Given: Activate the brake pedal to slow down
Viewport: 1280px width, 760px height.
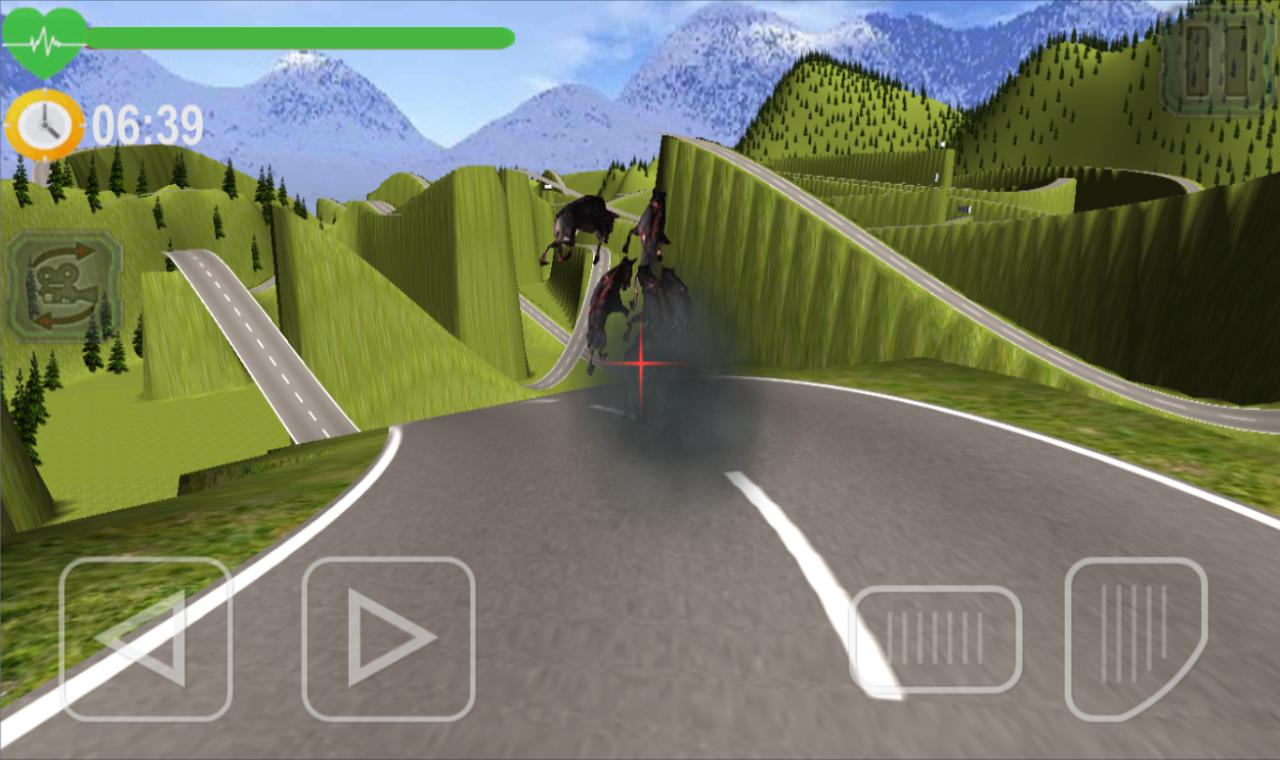Looking at the screenshot, I should [x=937, y=638].
